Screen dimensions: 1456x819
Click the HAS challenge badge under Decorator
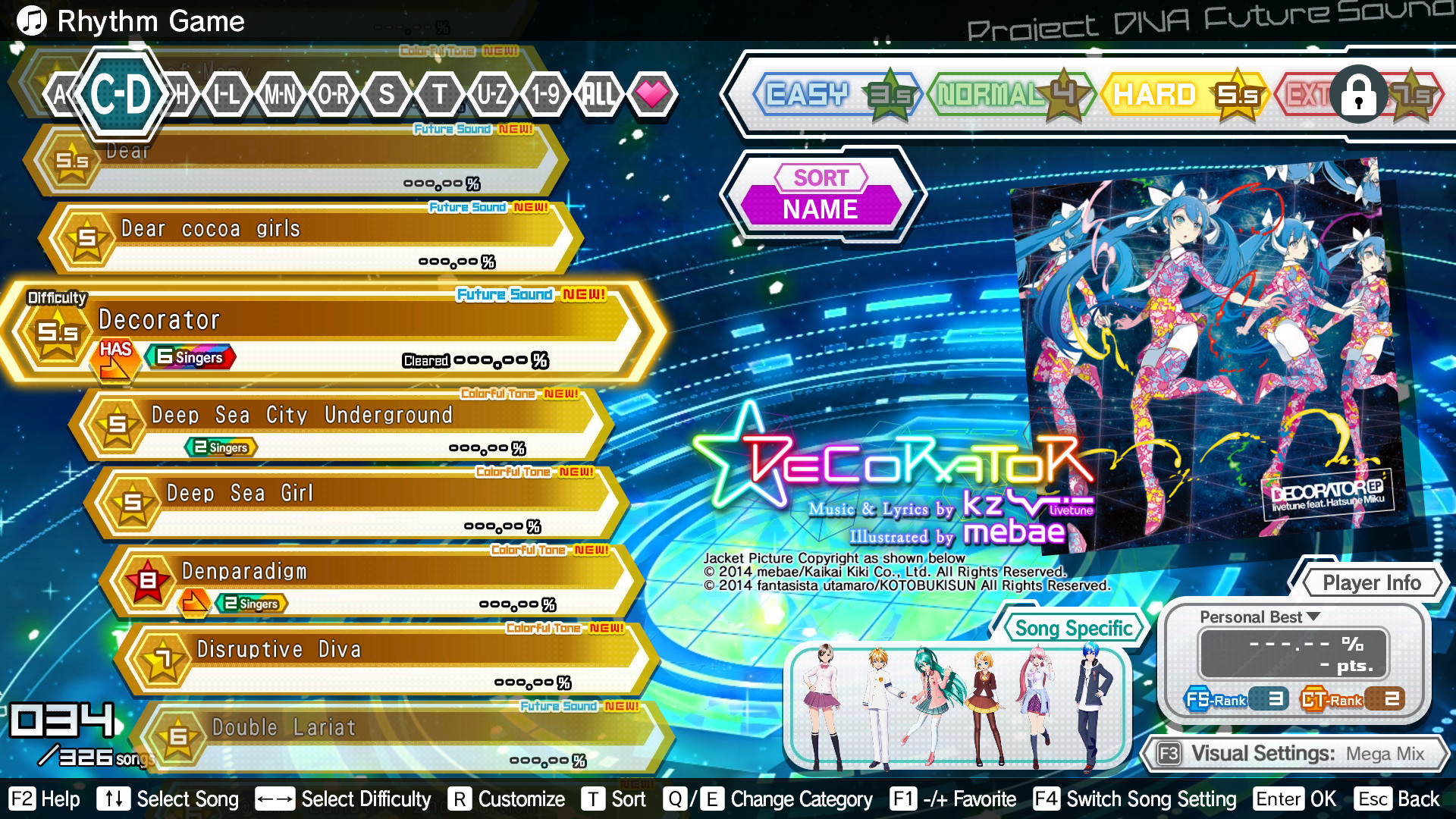(116, 357)
